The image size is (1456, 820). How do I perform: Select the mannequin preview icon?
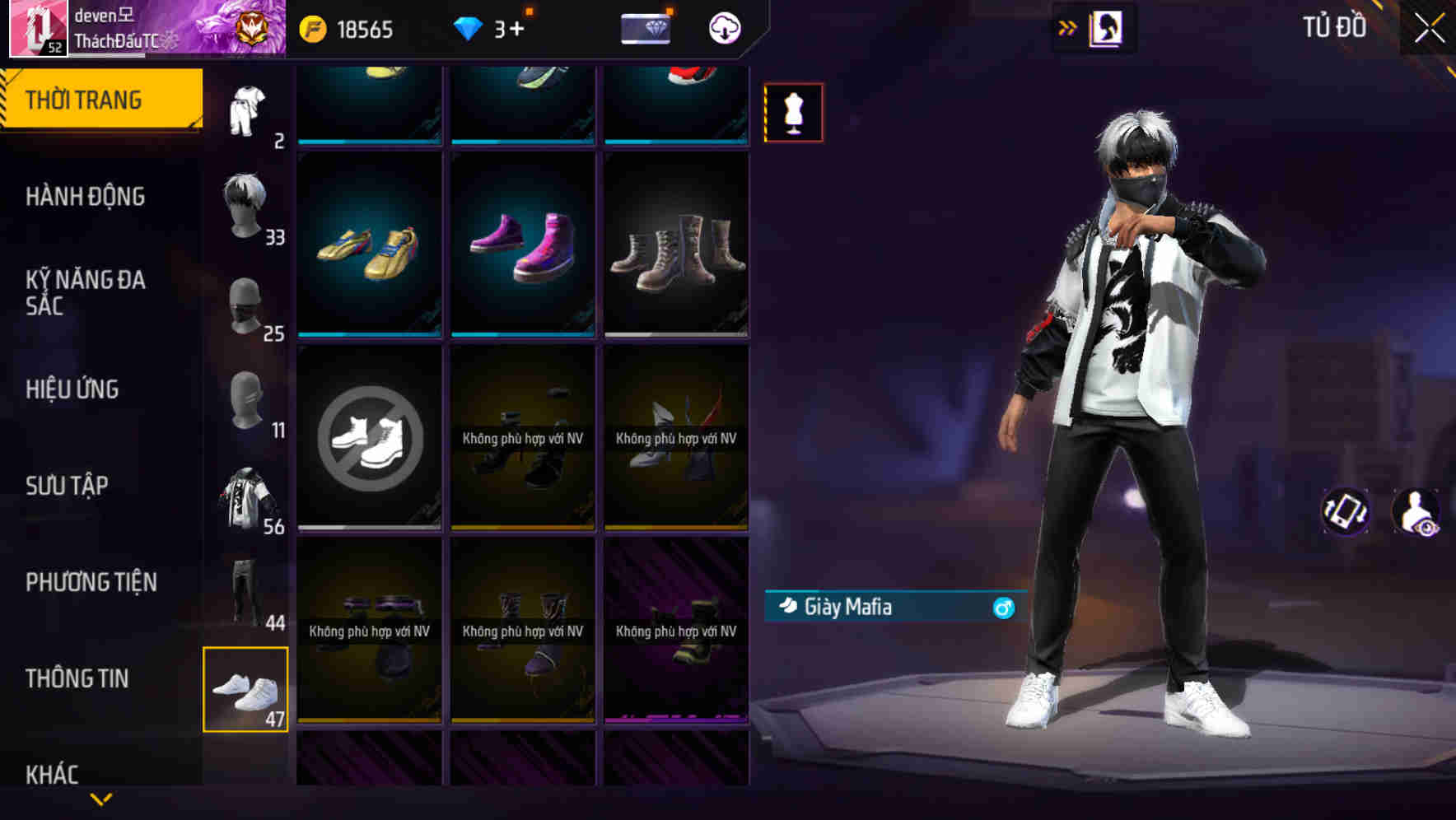pos(793,112)
